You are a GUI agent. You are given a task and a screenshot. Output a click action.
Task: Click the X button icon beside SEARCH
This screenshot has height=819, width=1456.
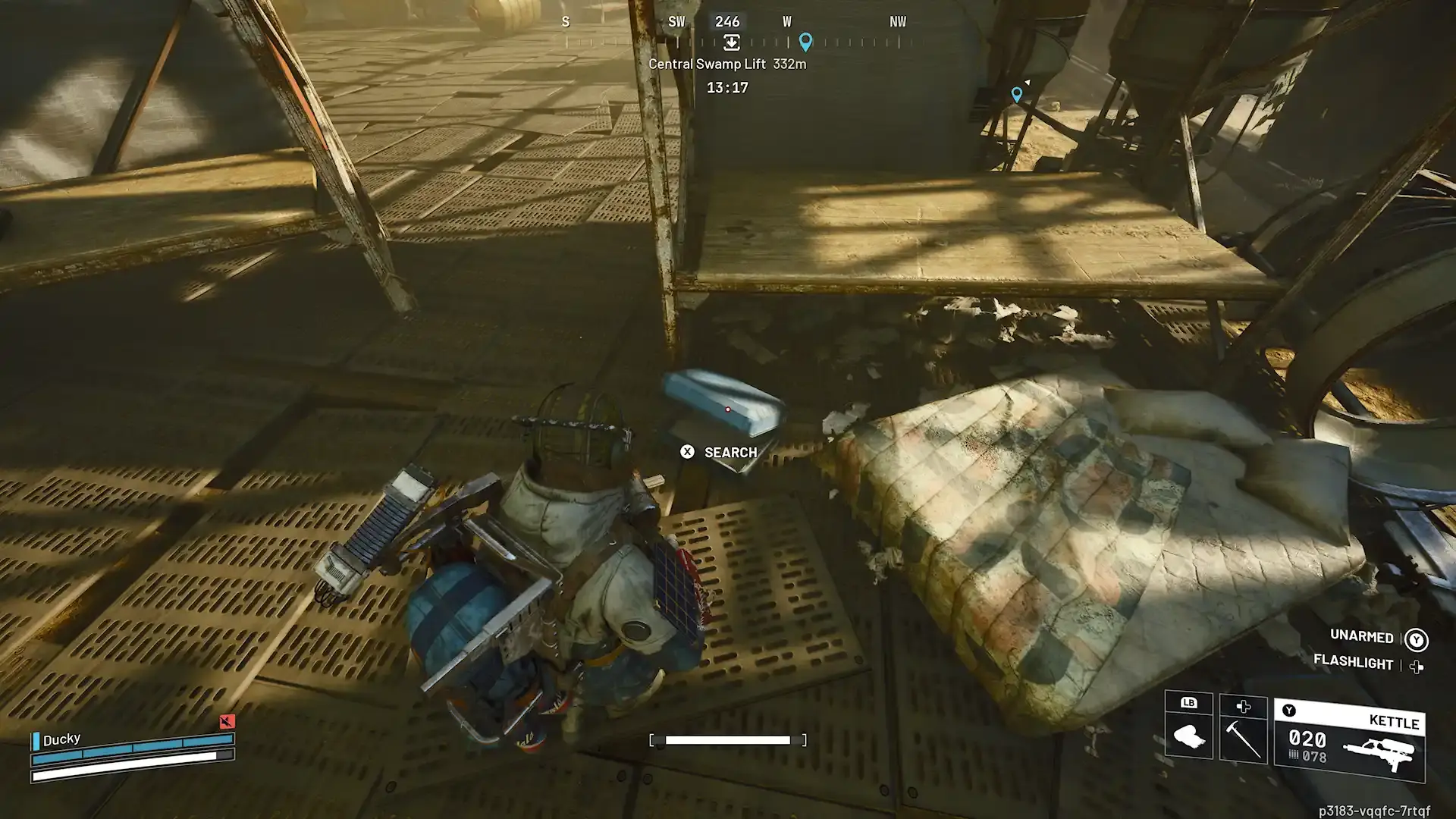(x=686, y=452)
